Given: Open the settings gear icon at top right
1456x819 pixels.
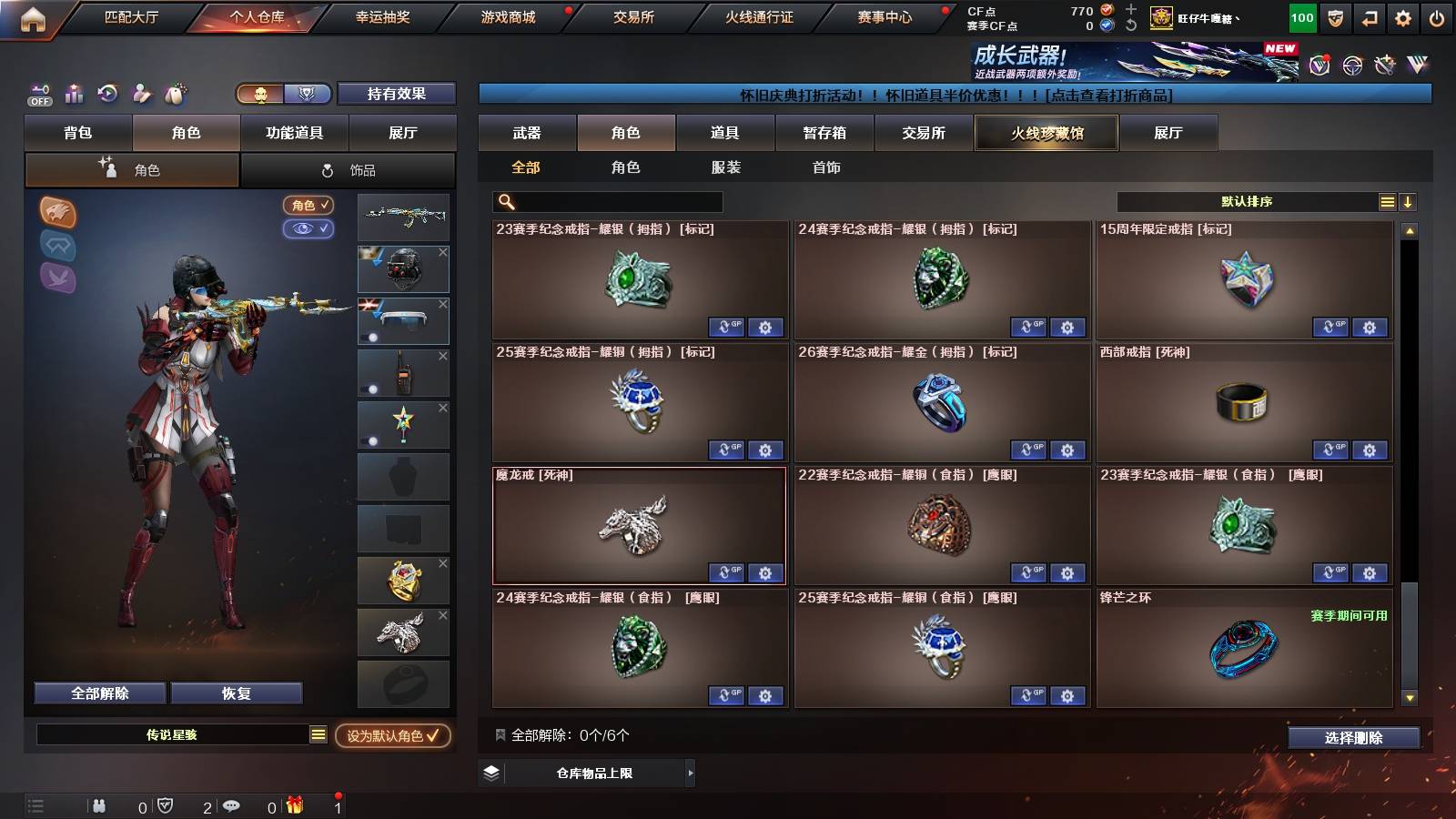Looking at the screenshot, I should [1400, 17].
